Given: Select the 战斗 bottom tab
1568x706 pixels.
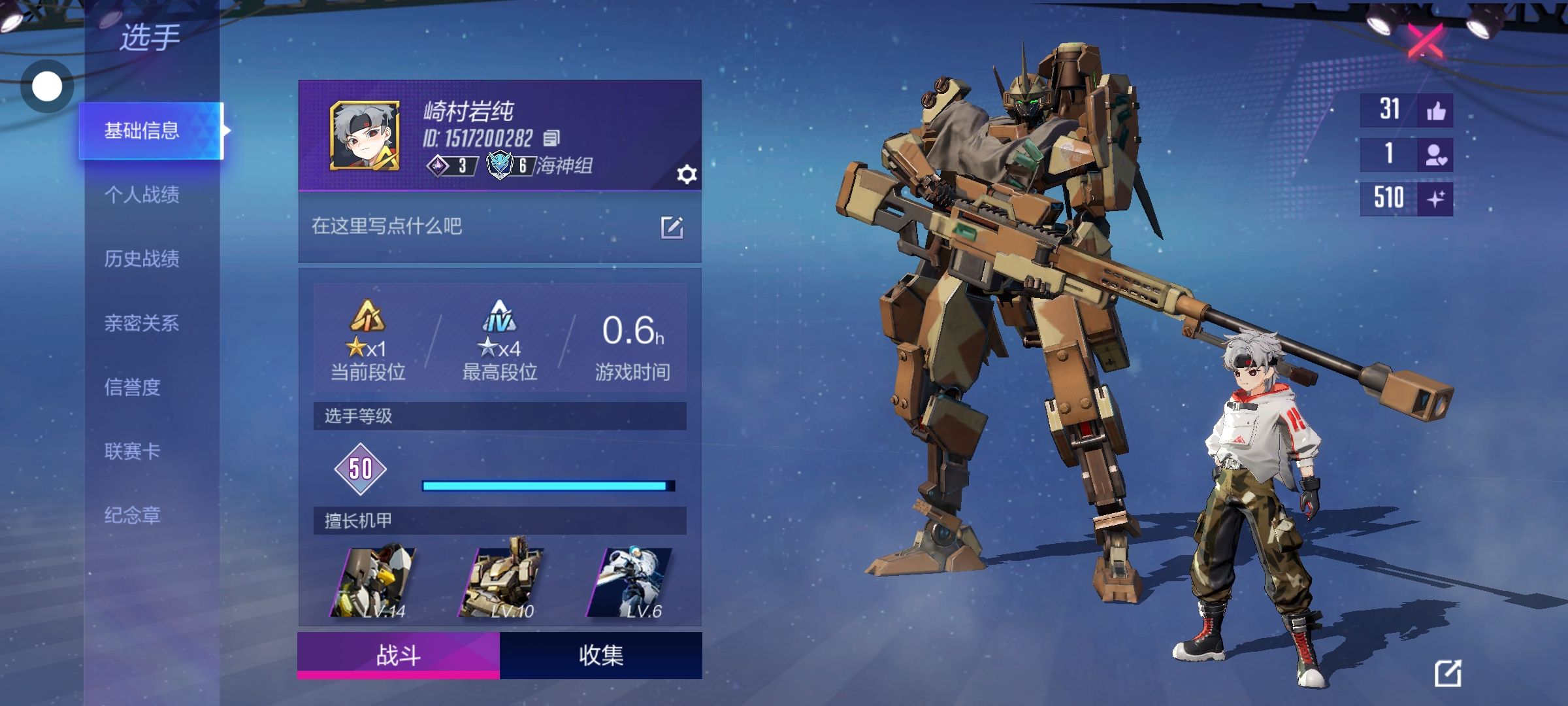Looking at the screenshot, I should [x=399, y=655].
